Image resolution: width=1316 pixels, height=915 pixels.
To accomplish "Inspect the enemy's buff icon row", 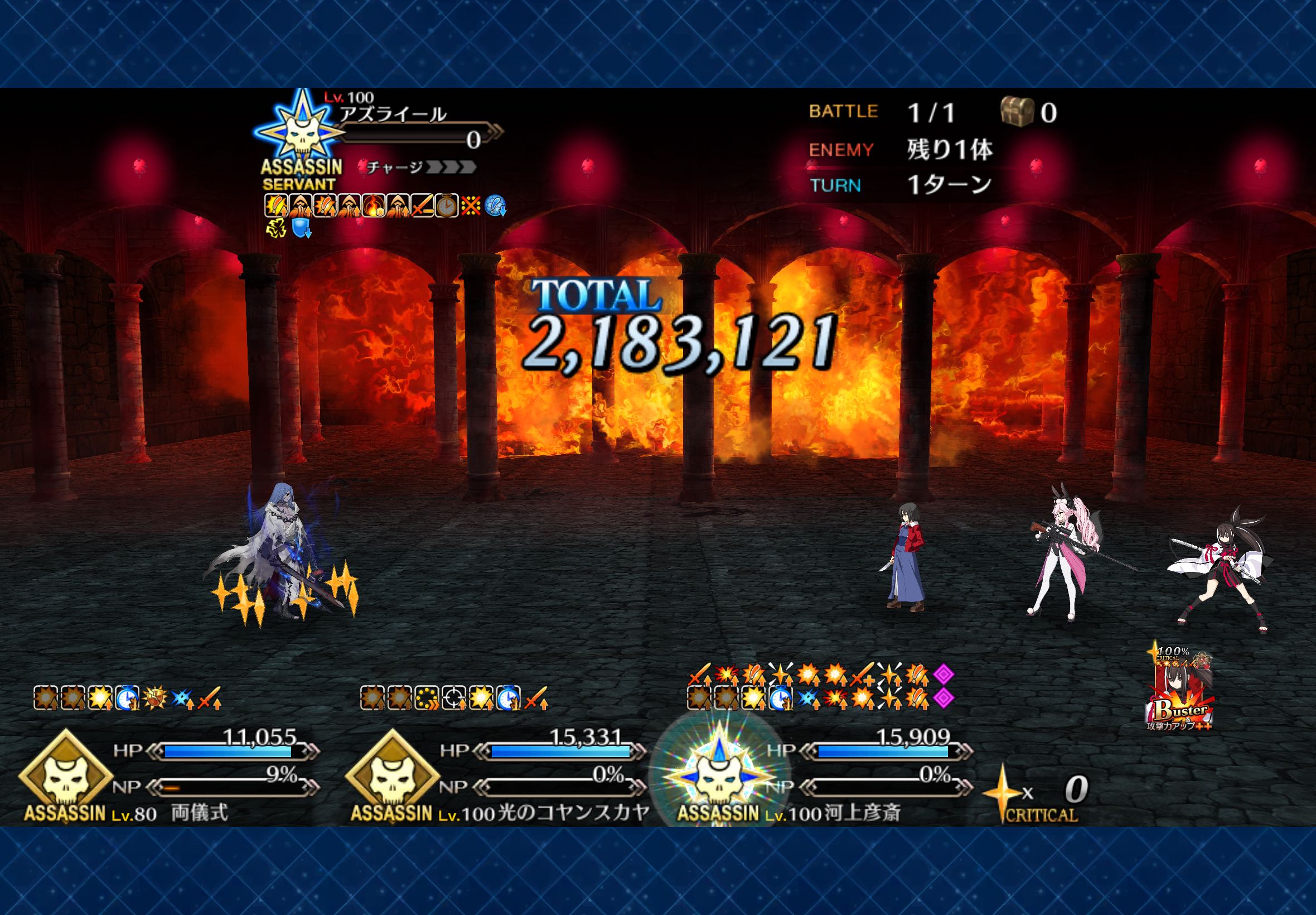I will (383, 206).
